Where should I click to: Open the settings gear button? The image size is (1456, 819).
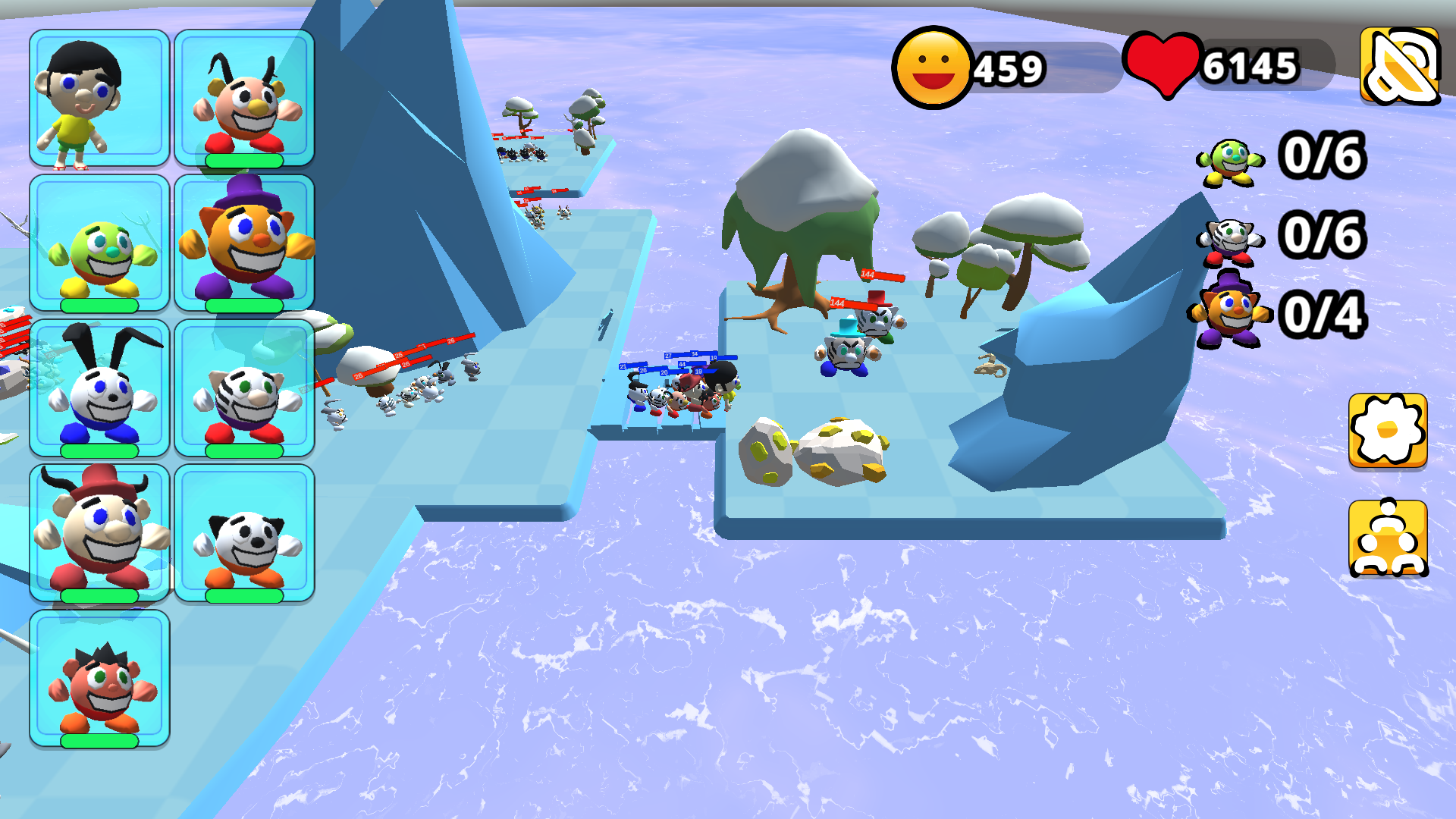pos(1387,430)
